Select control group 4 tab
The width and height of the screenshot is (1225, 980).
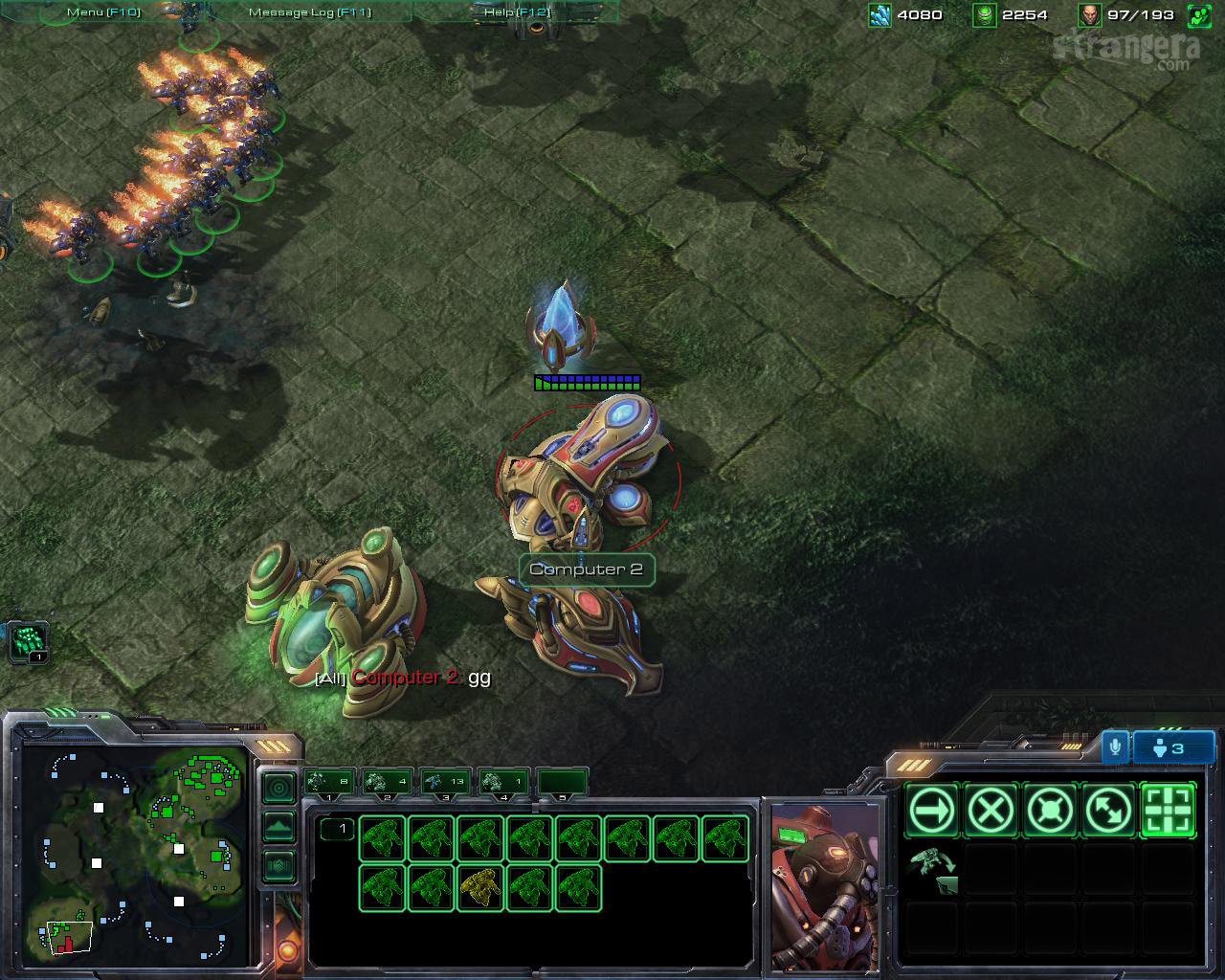pyautogui.click(x=503, y=782)
